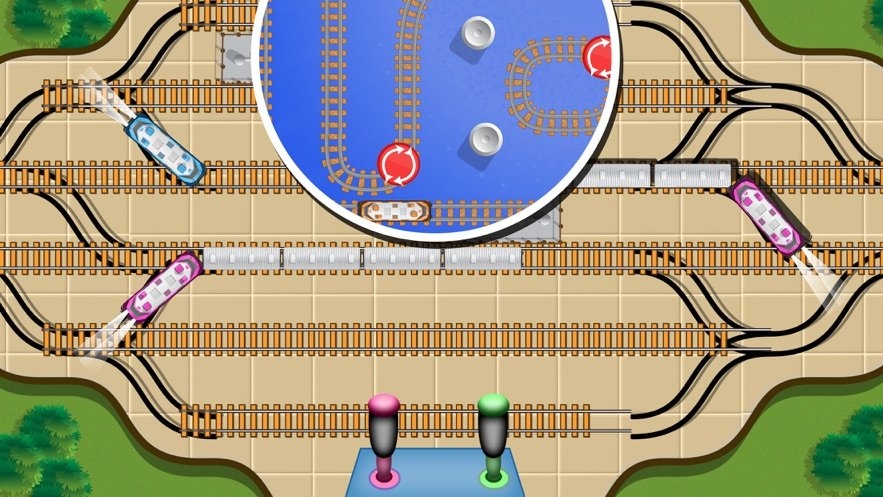Tap the fully visible red rotate switch button

pyautogui.click(x=398, y=163)
